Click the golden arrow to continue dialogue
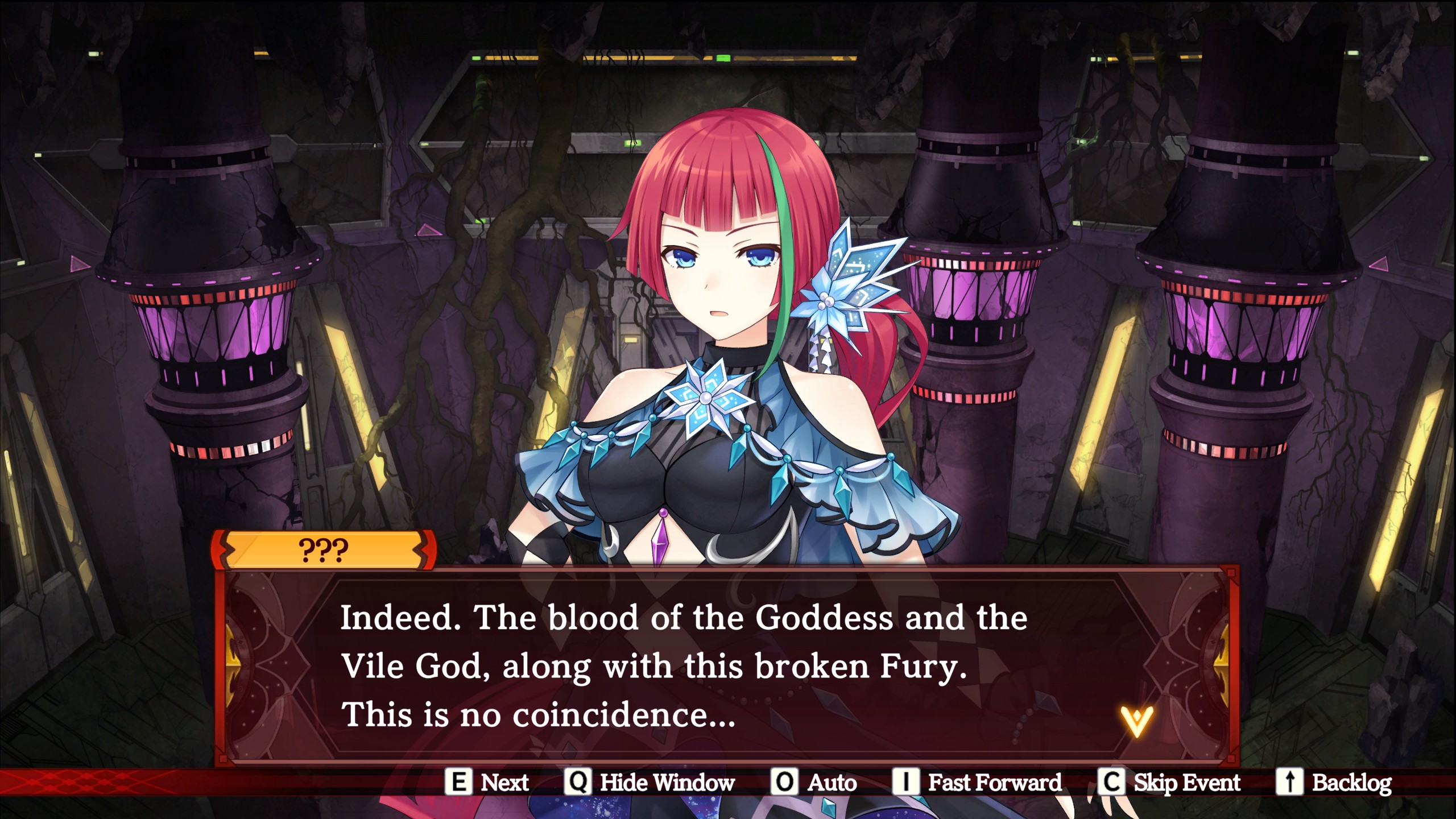 click(x=1136, y=721)
